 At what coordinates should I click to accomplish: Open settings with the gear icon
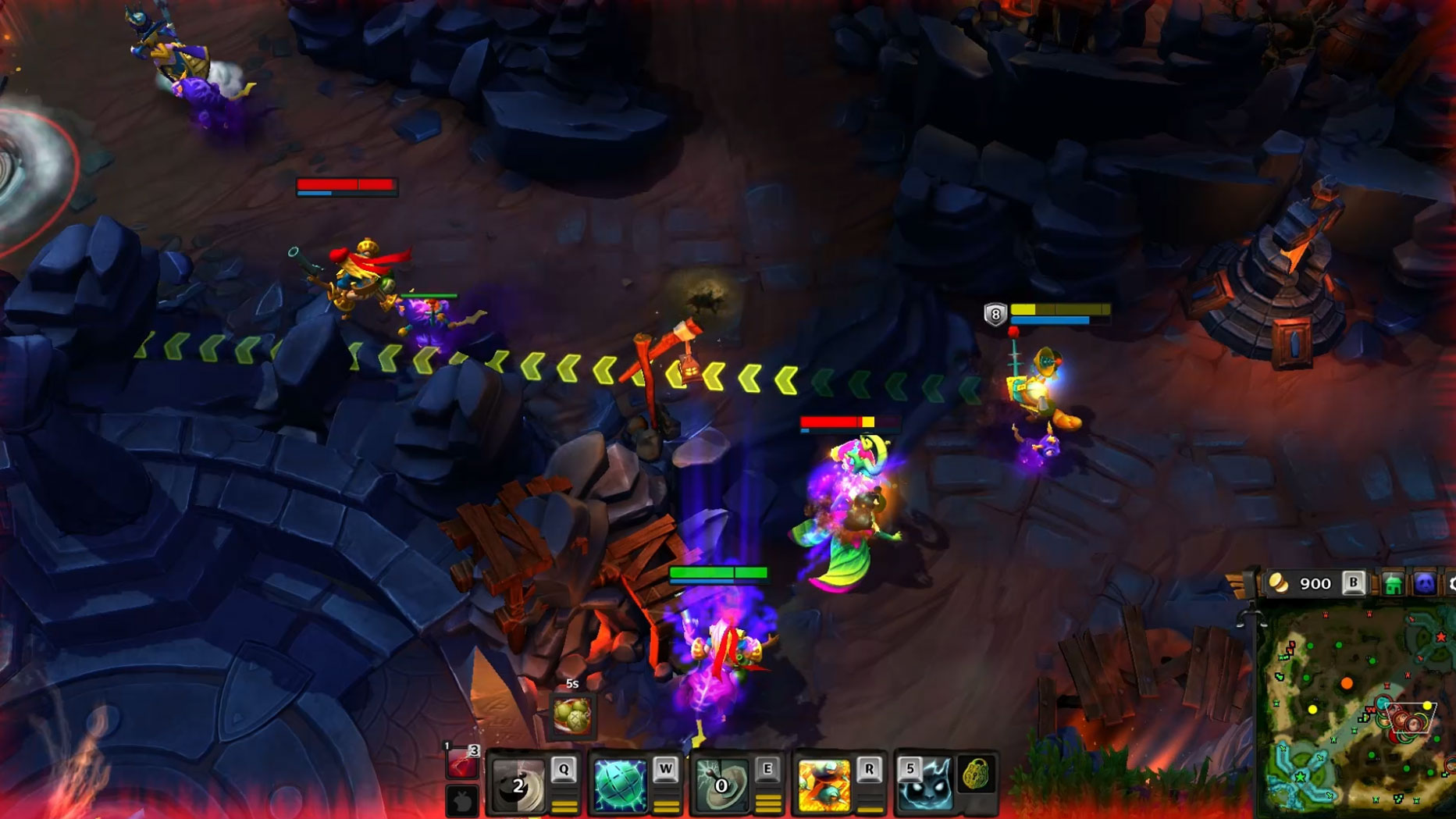click(x=1452, y=584)
